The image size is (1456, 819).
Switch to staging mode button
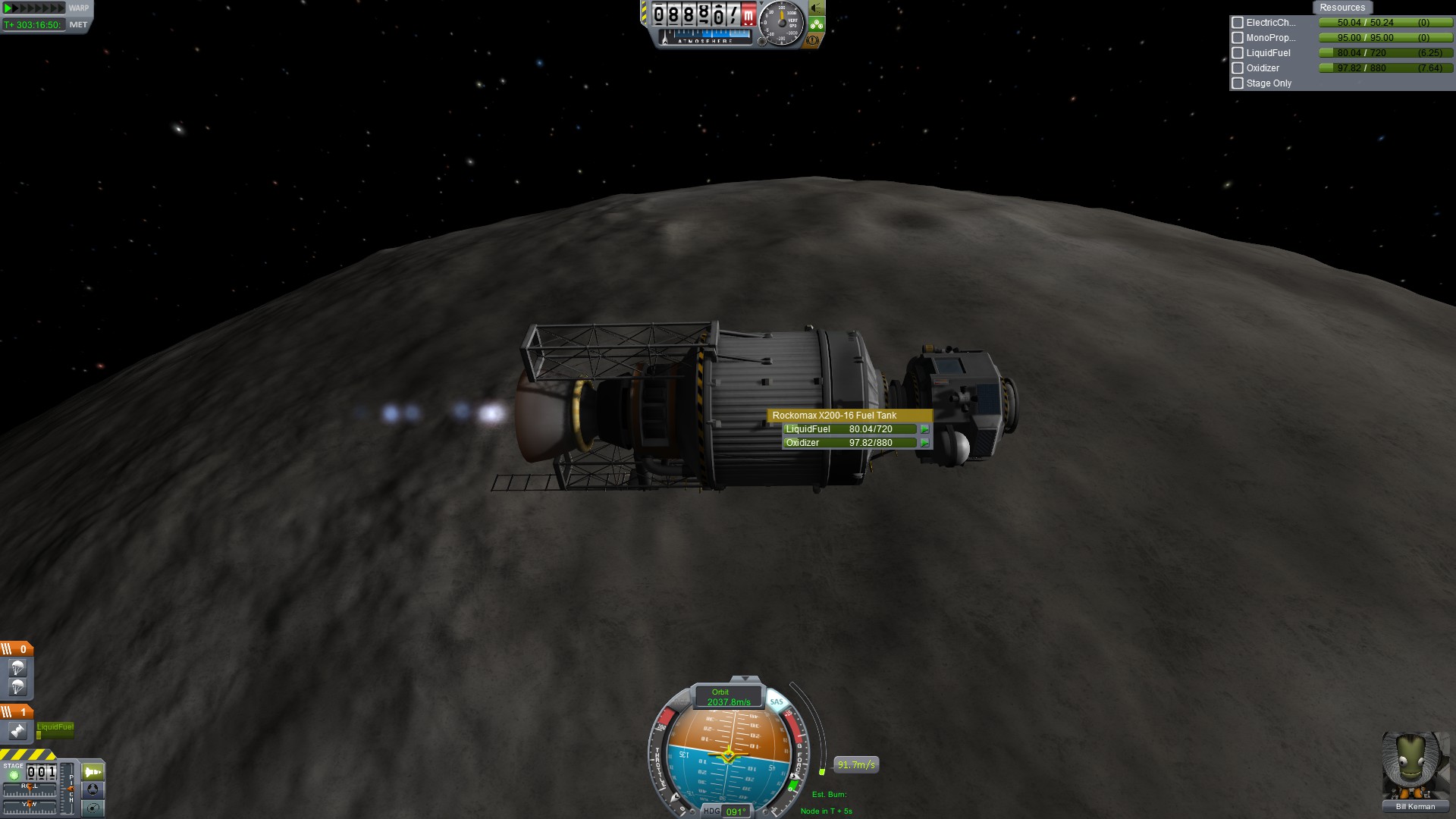click(93, 772)
